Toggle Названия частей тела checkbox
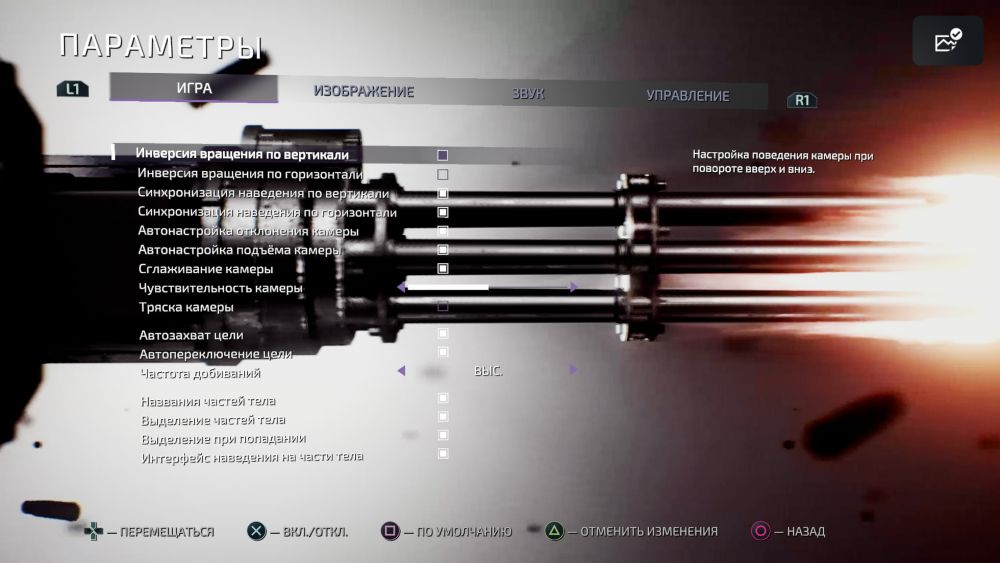Screen dimensions: 1000x563 pyautogui.click(x=443, y=398)
